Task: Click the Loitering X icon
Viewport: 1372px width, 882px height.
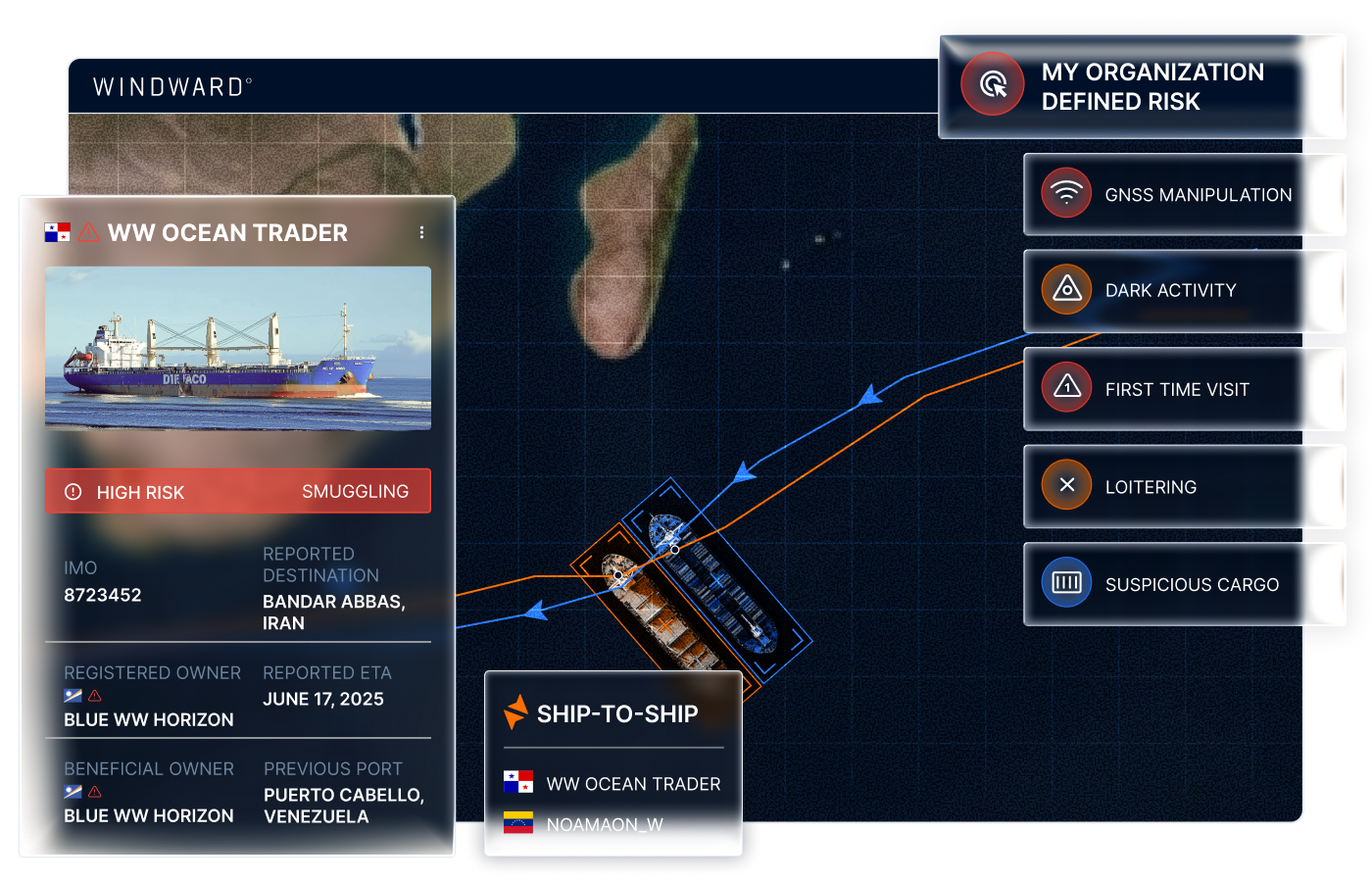Action: [1066, 485]
